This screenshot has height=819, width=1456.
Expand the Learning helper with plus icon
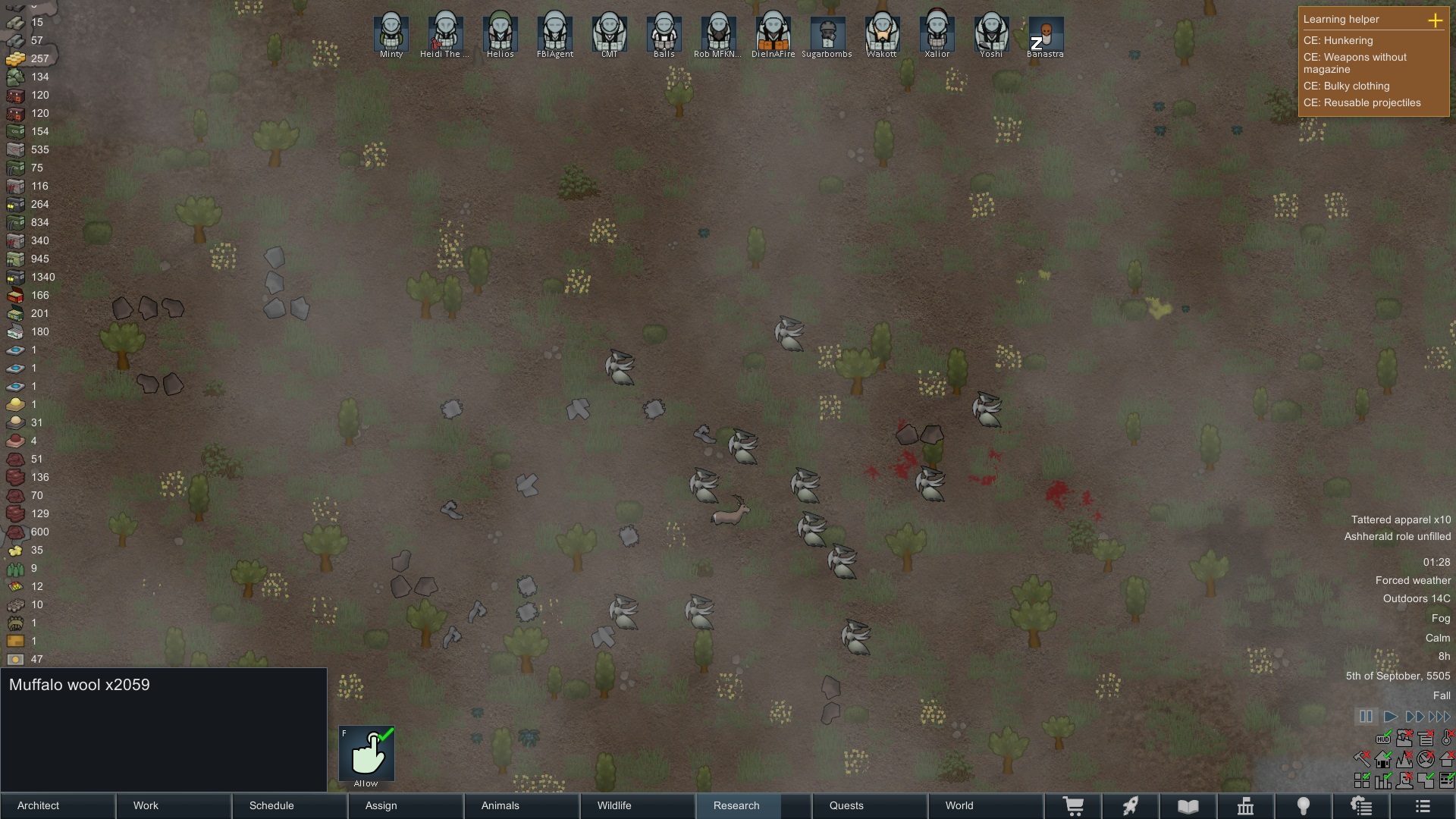coord(1436,21)
